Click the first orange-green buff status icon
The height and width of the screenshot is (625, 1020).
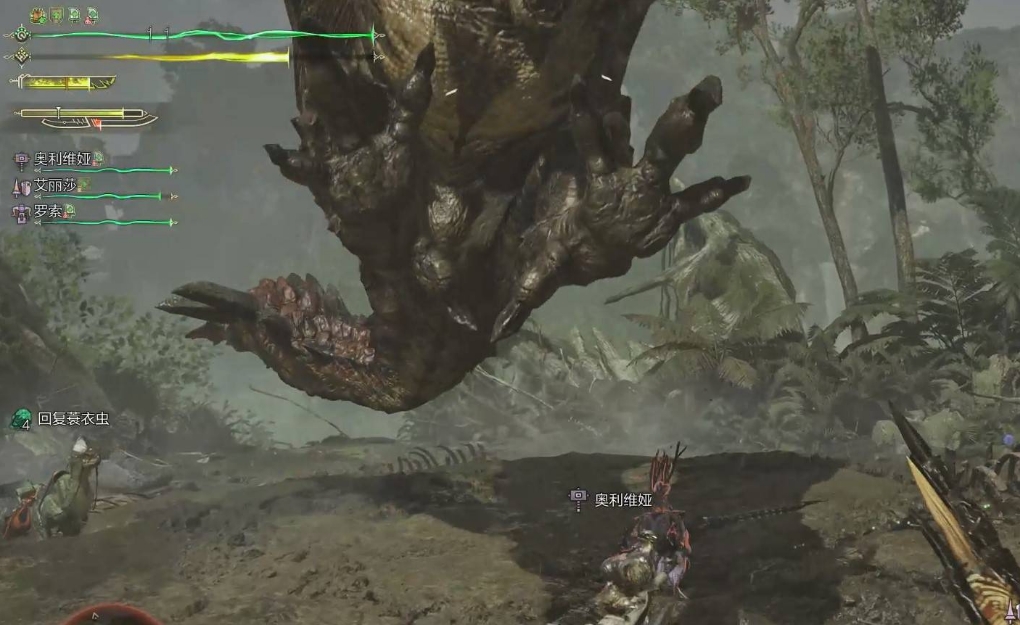pyautogui.click(x=39, y=15)
